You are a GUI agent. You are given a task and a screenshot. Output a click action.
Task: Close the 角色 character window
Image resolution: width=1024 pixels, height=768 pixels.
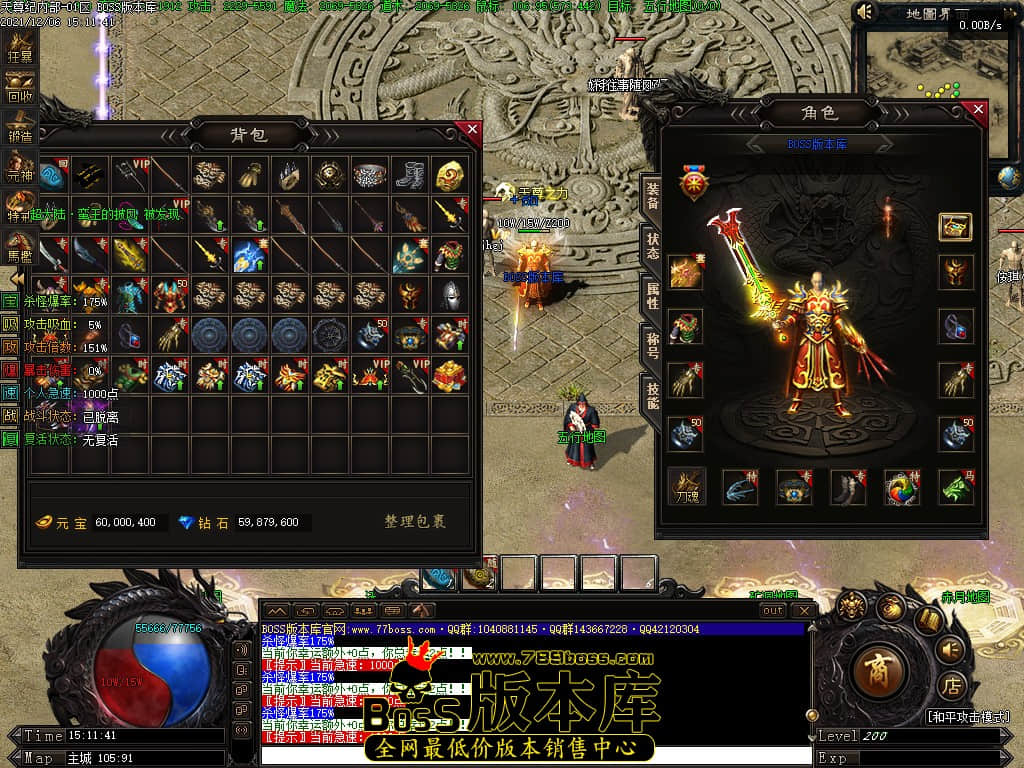(x=978, y=109)
